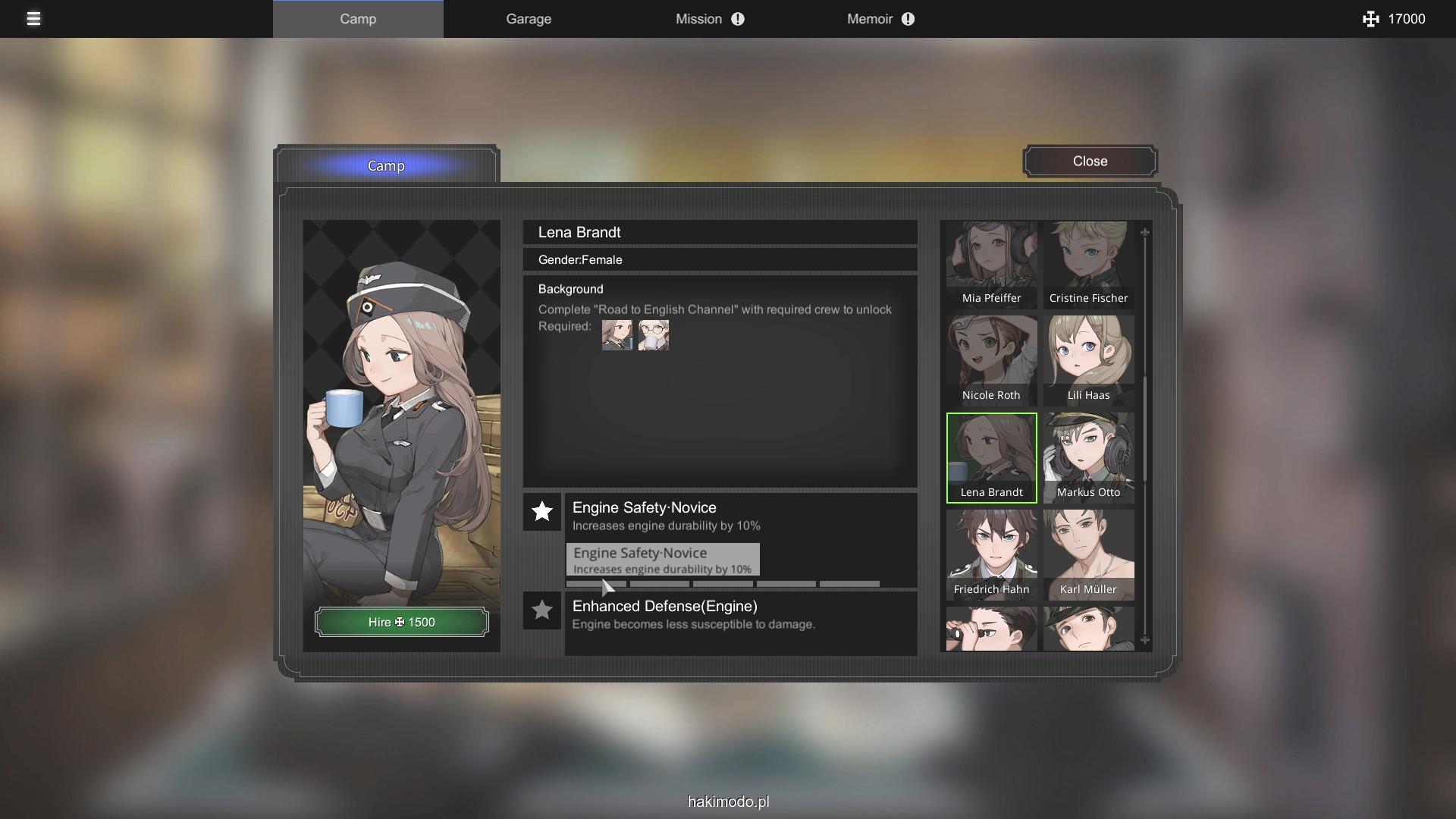Click the Engine Safety·Novice star icon
The image size is (1456, 819).
[542, 512]
